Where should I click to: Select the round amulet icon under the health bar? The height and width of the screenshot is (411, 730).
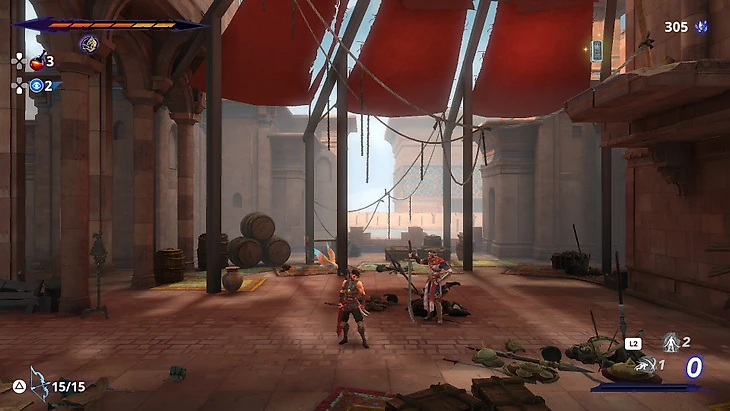tap(88, 43)
